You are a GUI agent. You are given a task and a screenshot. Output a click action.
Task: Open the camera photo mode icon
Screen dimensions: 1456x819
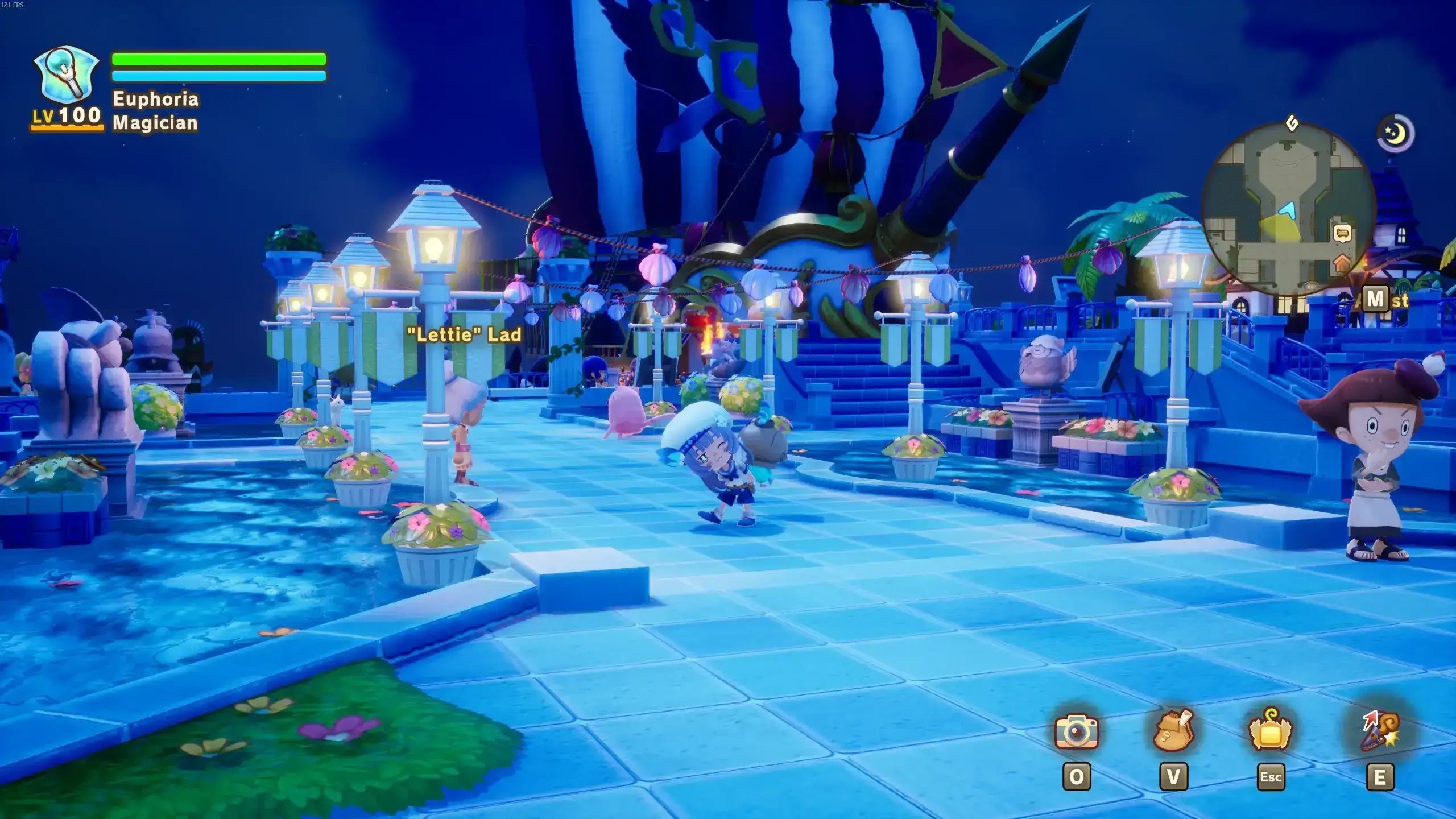point(1077,731)
